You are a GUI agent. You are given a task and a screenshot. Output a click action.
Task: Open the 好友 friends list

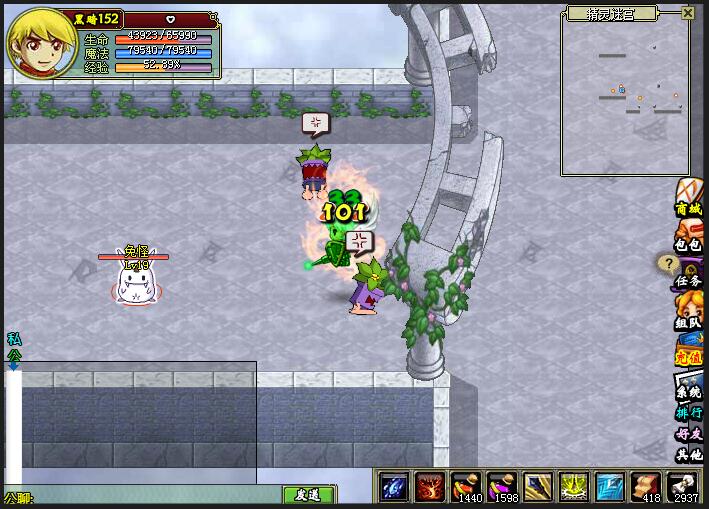(689, 434)
